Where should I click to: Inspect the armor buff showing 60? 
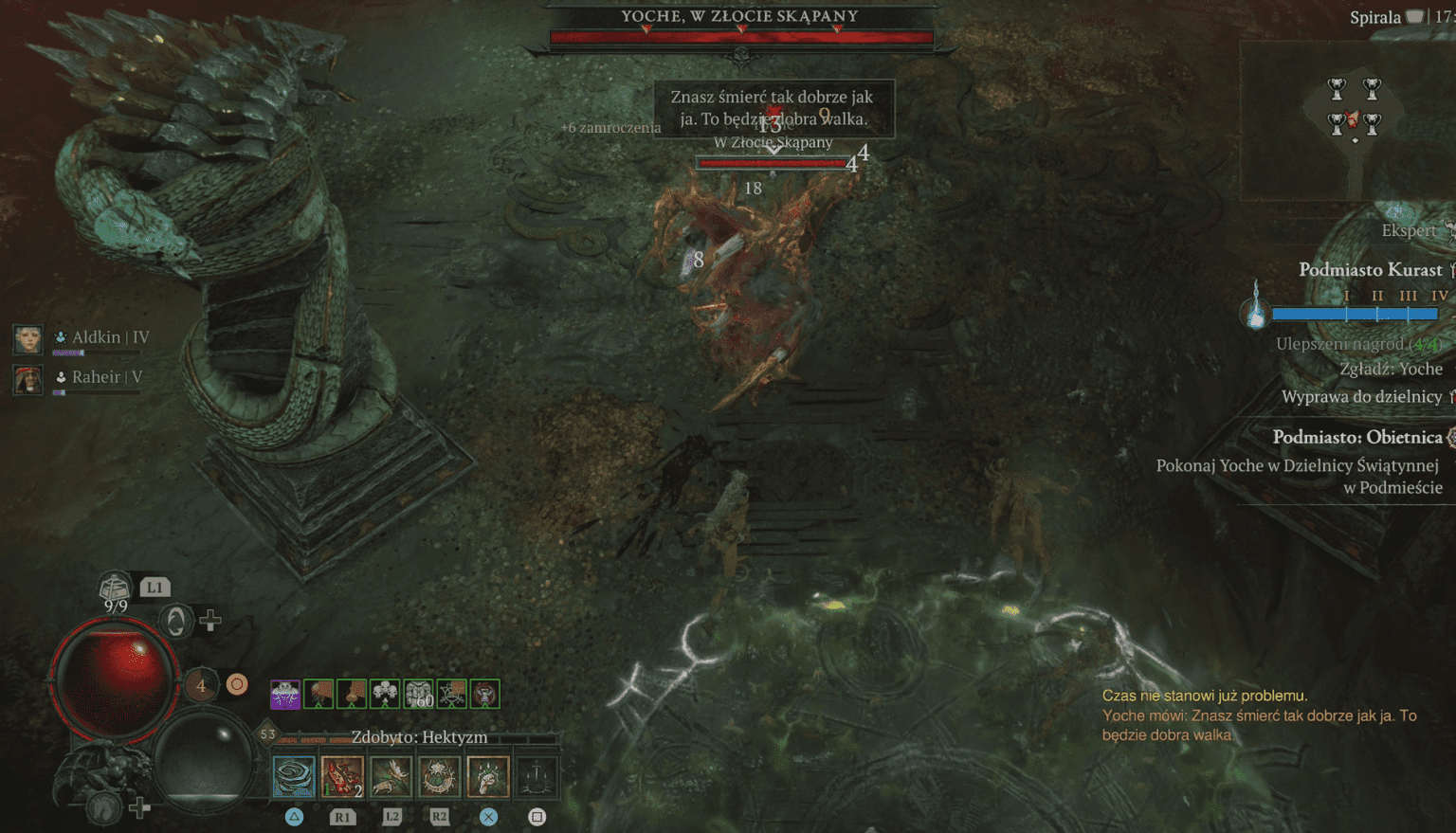(418, 694)
